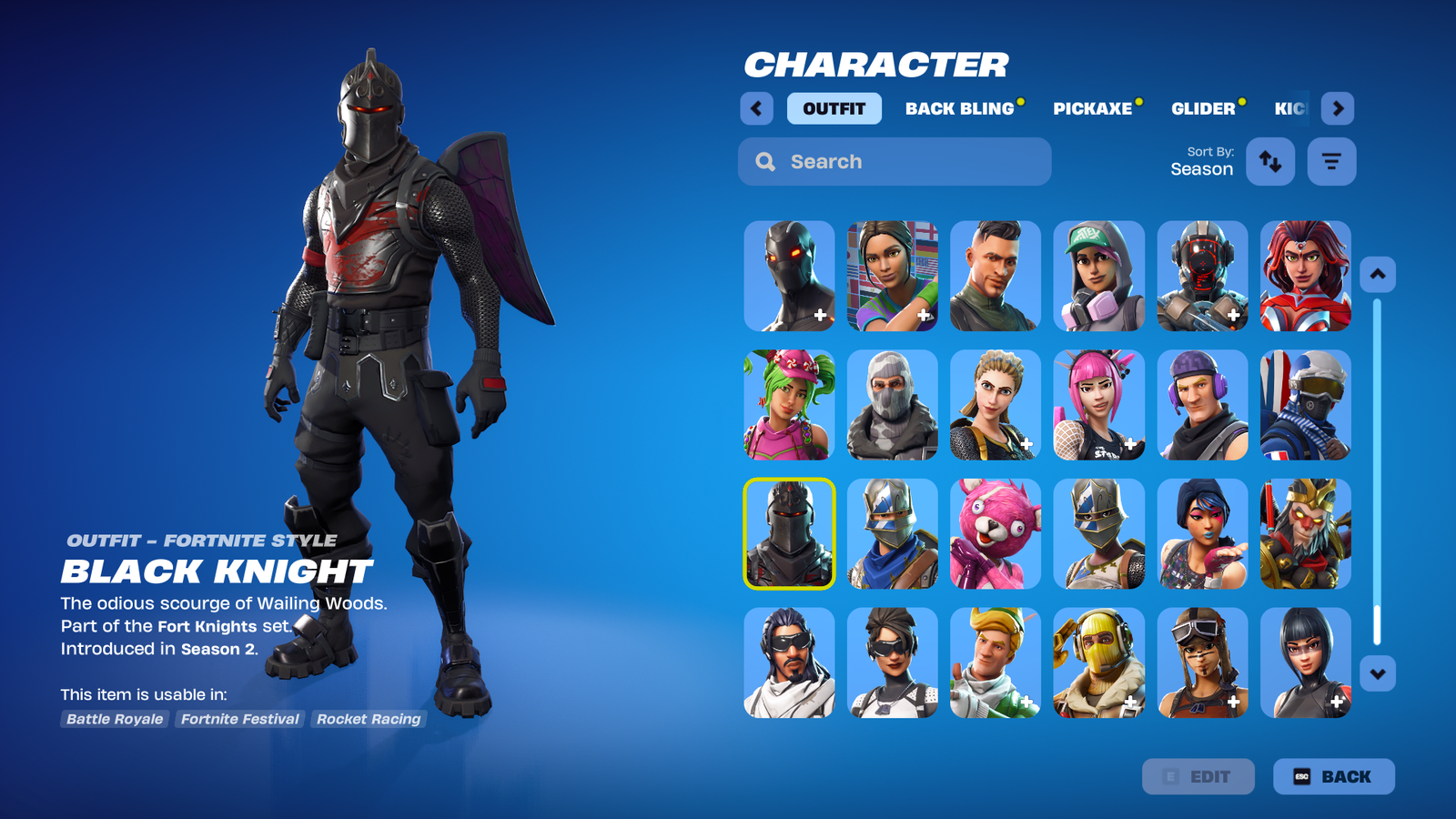The image size is (1456, 819).
Task: Click the up chevron above the scrollbar
Action: click(1377, 273)
